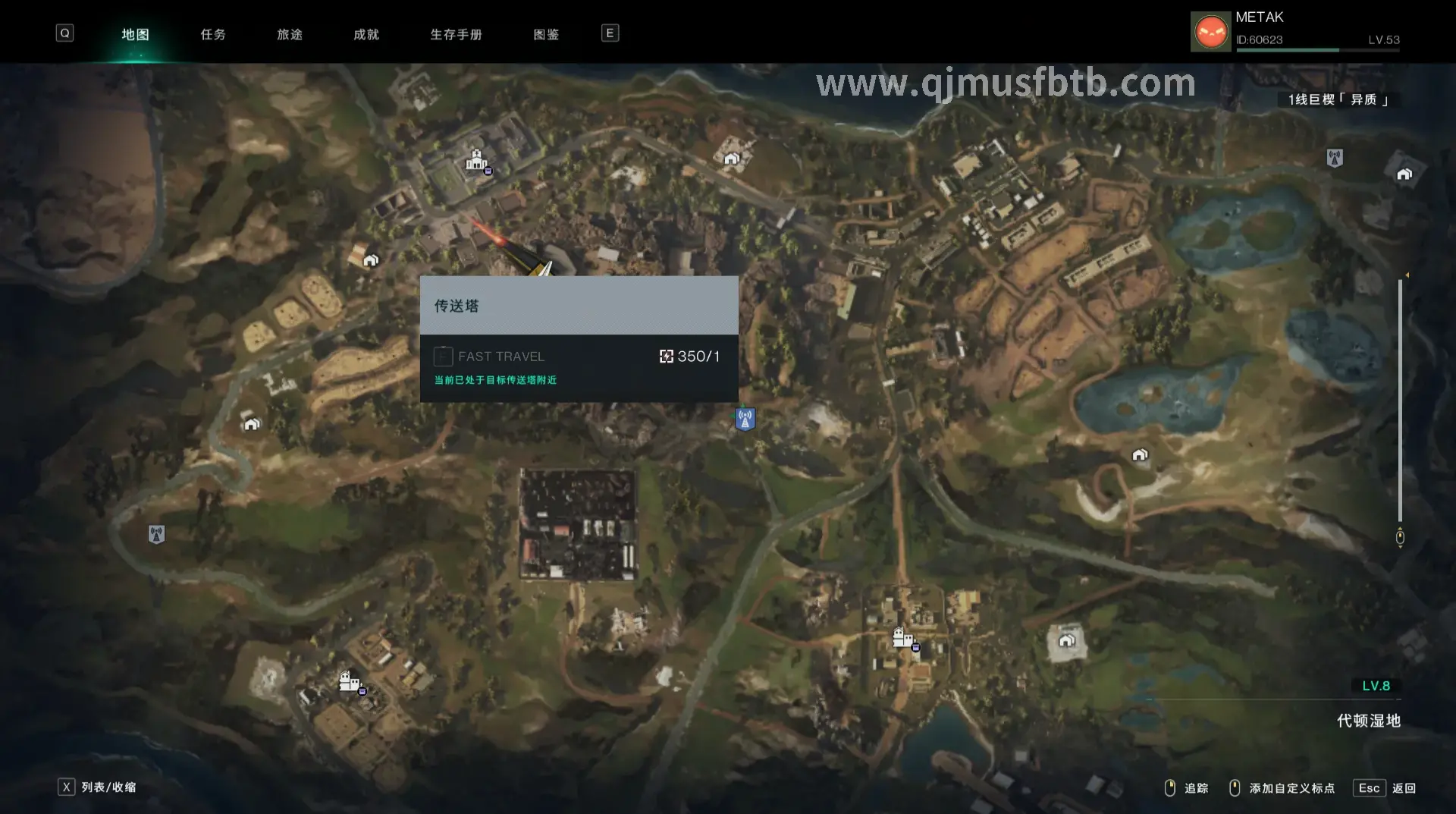
Task: Click the FAST TRAVEL option
Action: coord(500,357)
